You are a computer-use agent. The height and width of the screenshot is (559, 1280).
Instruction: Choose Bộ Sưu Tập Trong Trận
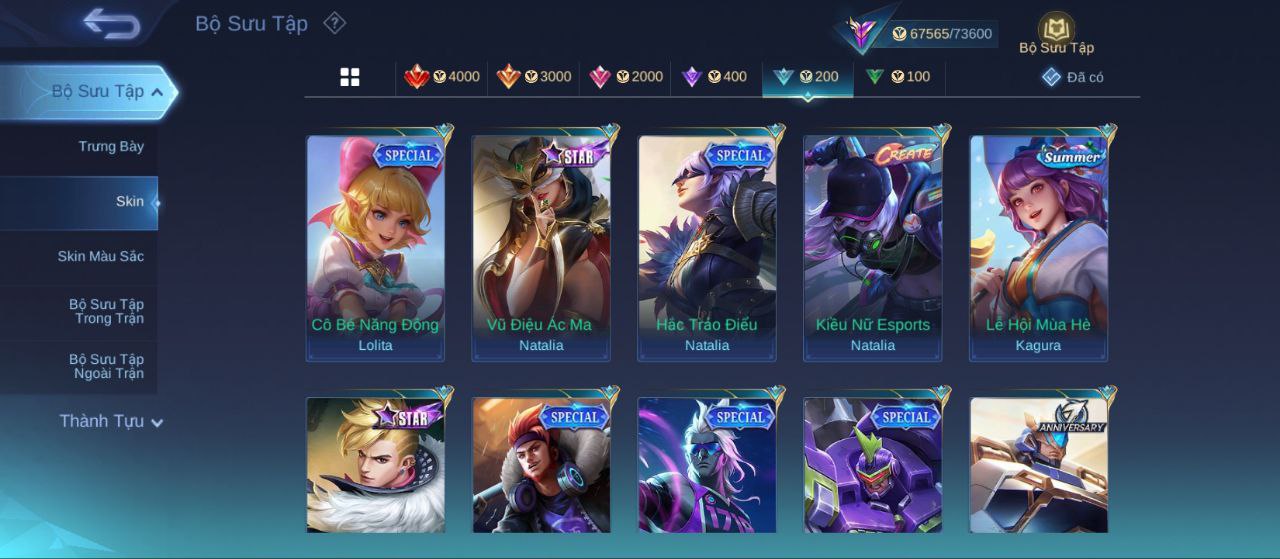click(x=106, y=312)
